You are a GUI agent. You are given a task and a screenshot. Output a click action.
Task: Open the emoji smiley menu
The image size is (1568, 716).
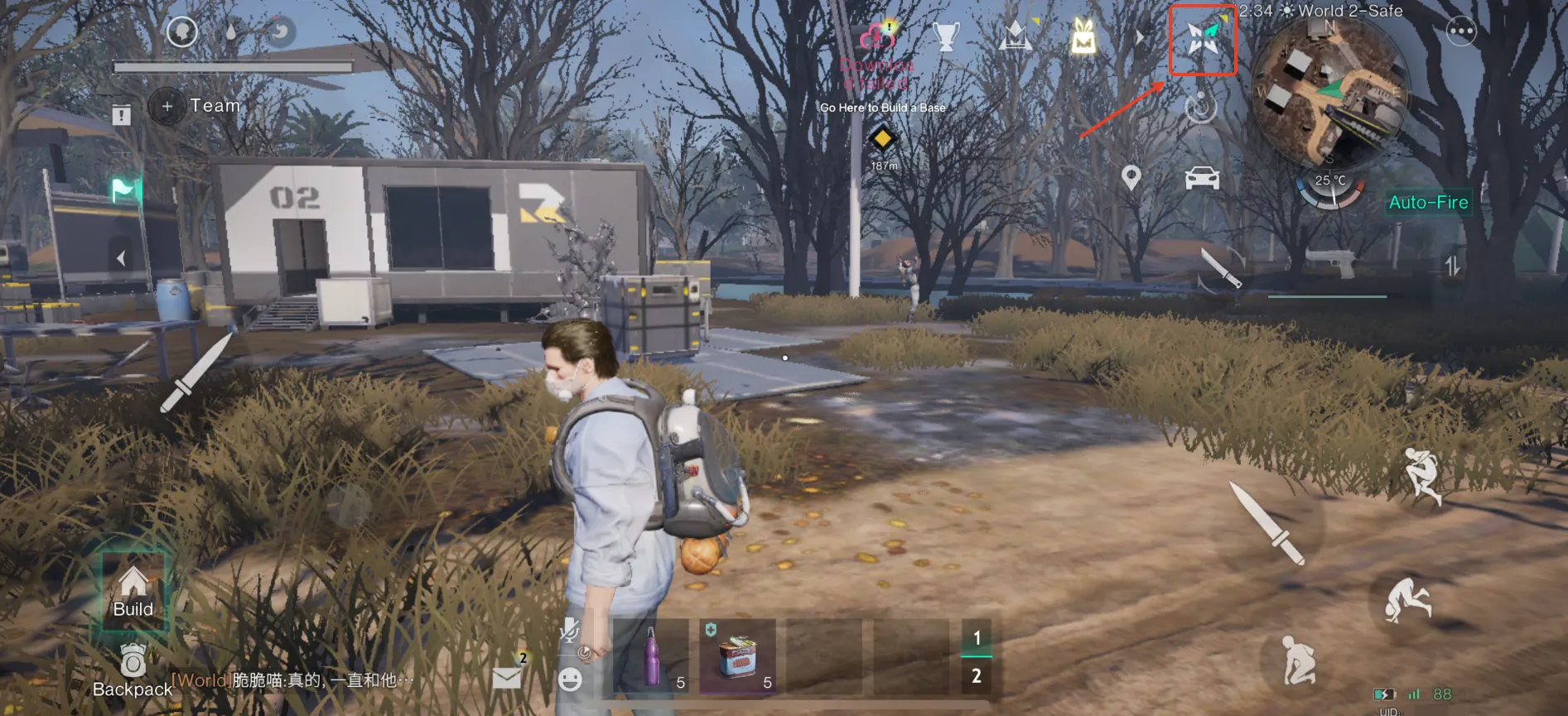point(570,680)
